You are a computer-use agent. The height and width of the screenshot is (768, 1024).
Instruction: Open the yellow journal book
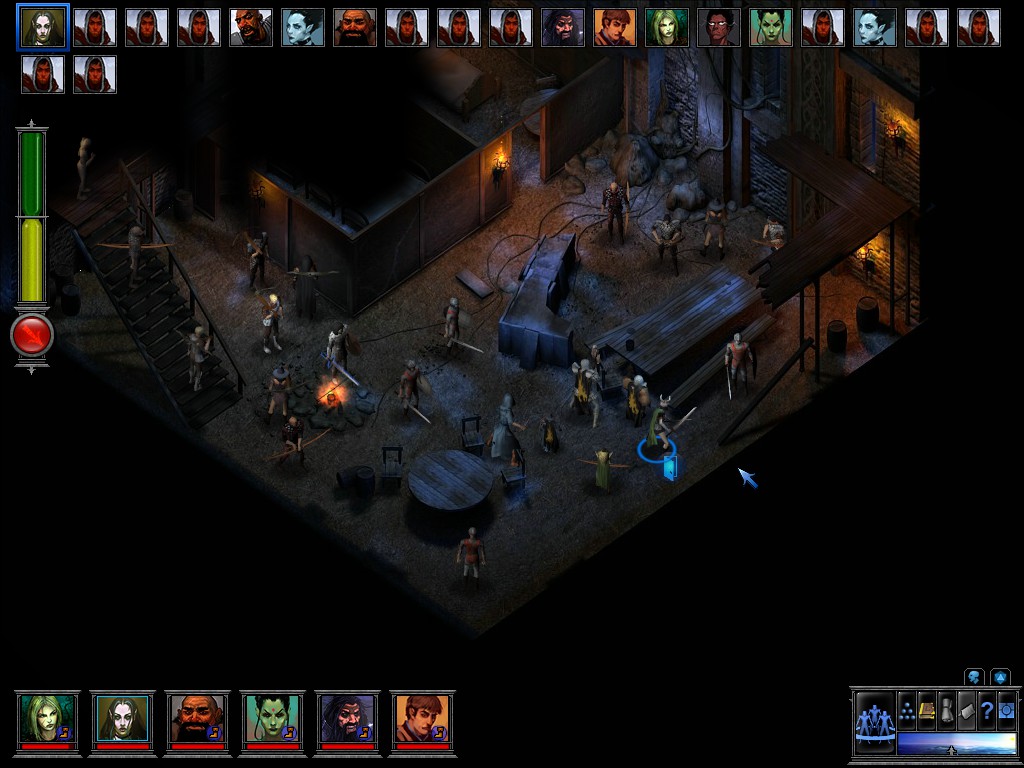point(927,711)
